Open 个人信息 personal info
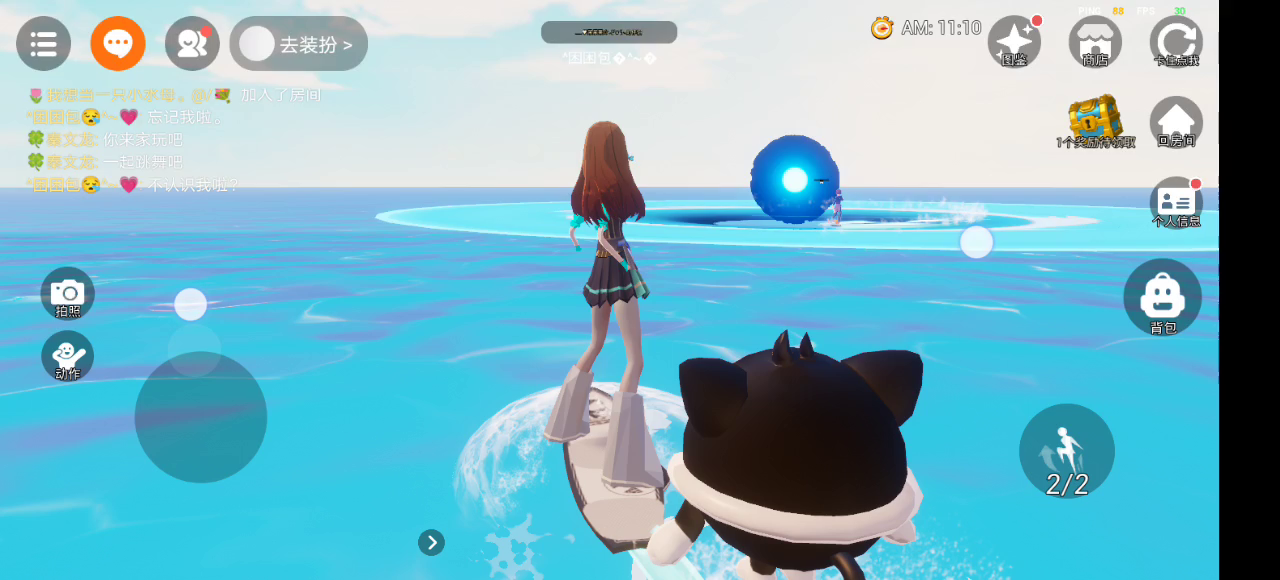 point(1176,202)
